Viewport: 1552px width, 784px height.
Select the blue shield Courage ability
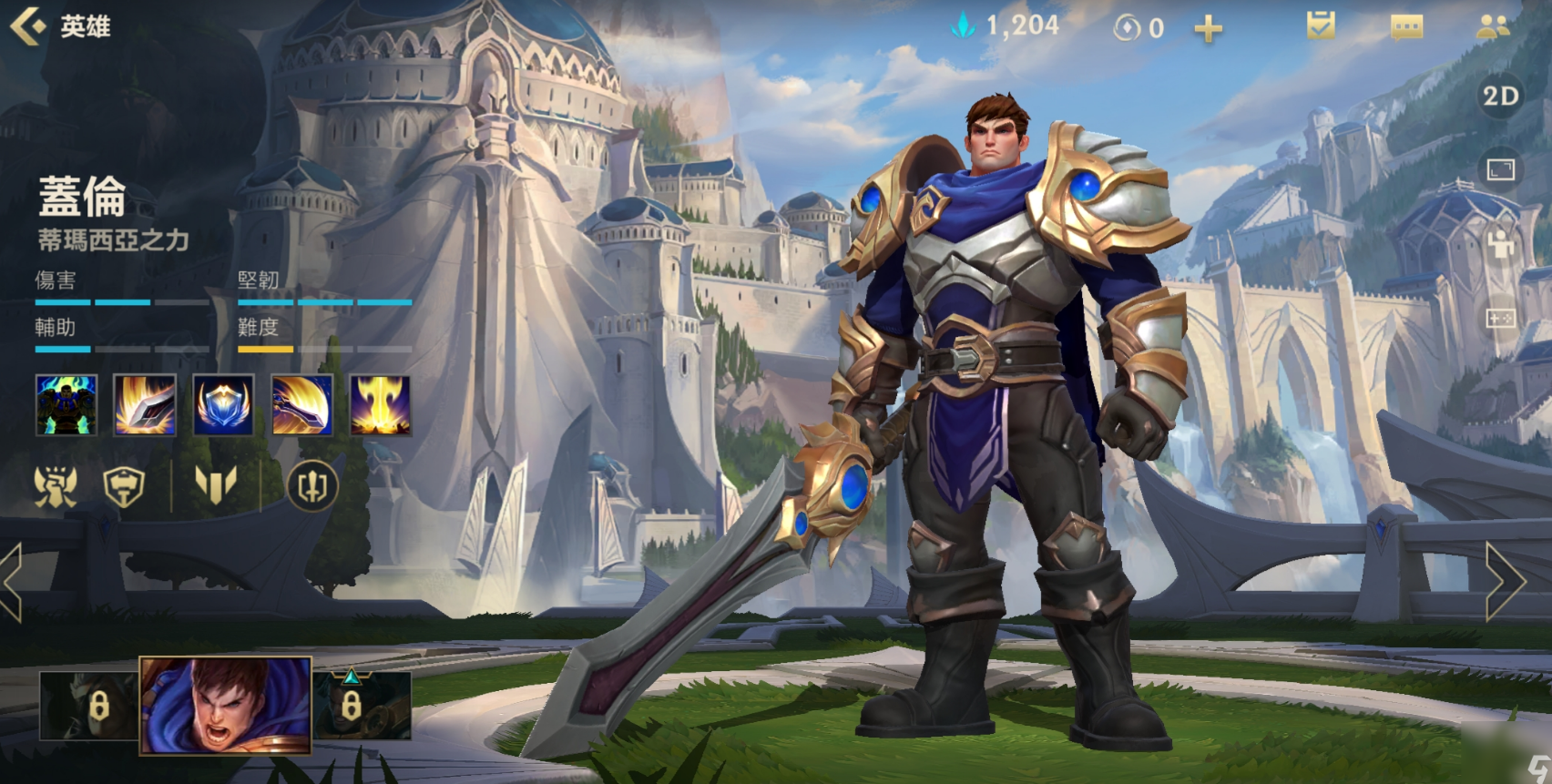point(223,404)
